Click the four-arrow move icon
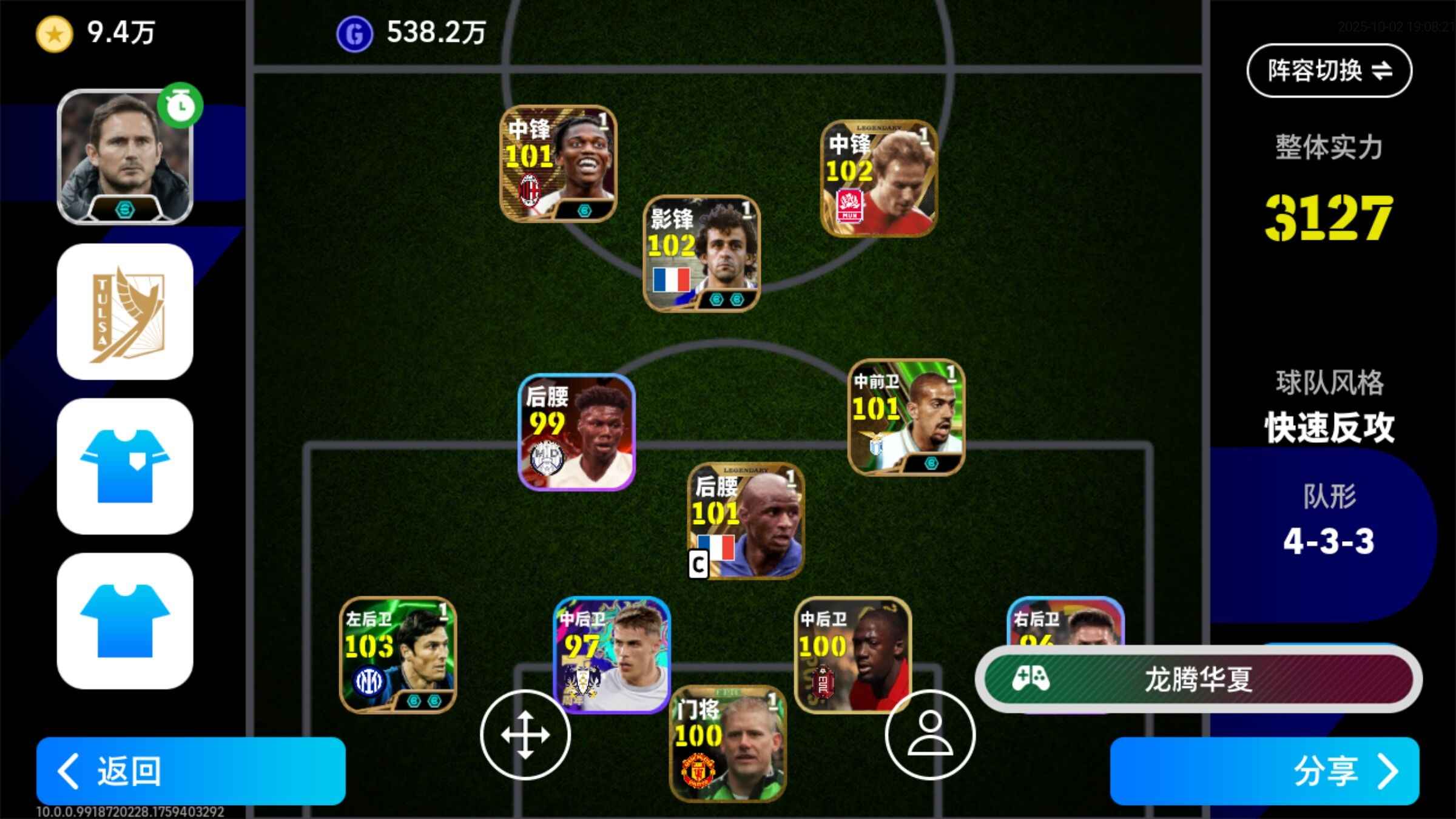 [525, 735]
